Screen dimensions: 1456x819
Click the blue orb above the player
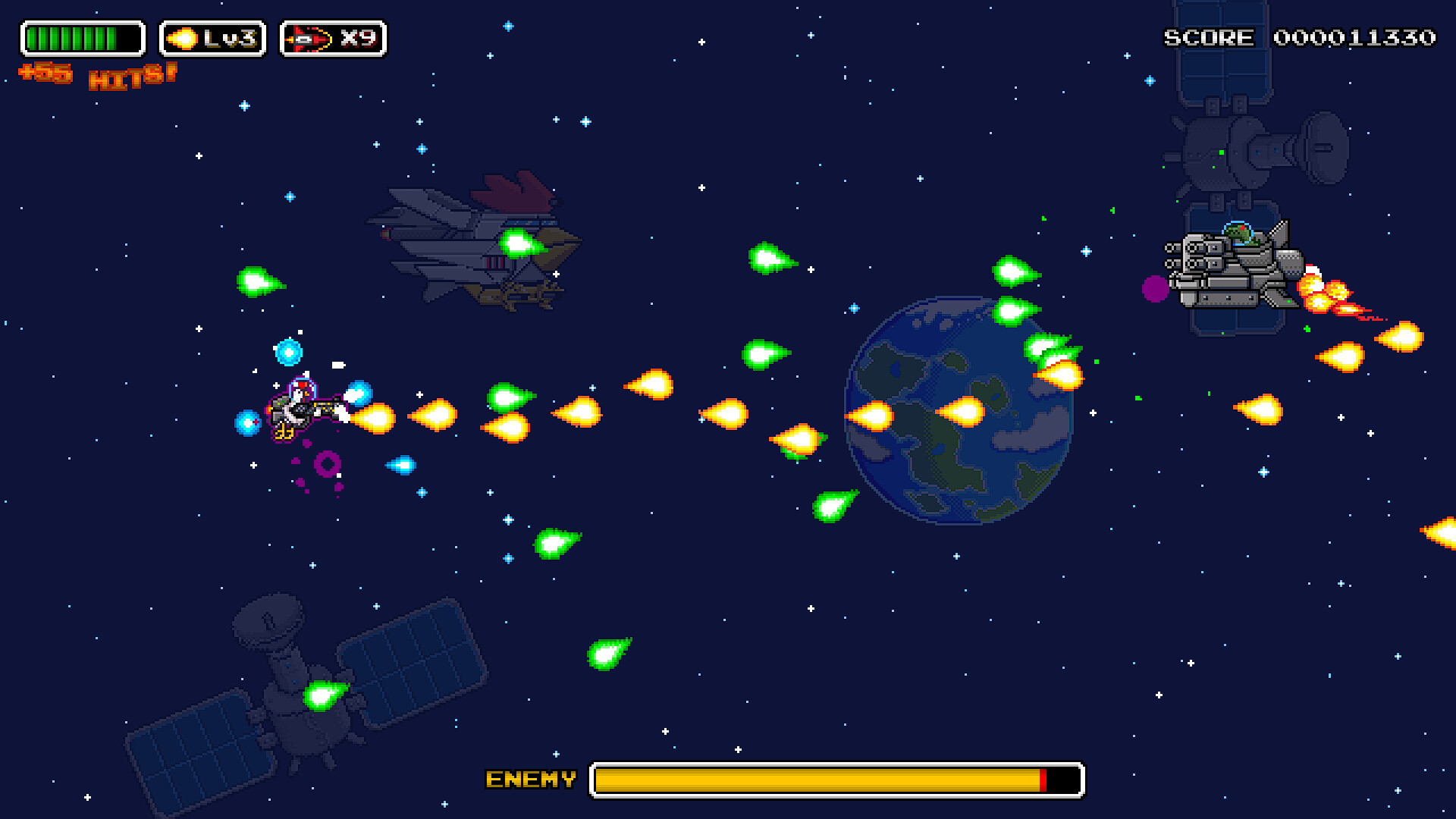[290, 351]
